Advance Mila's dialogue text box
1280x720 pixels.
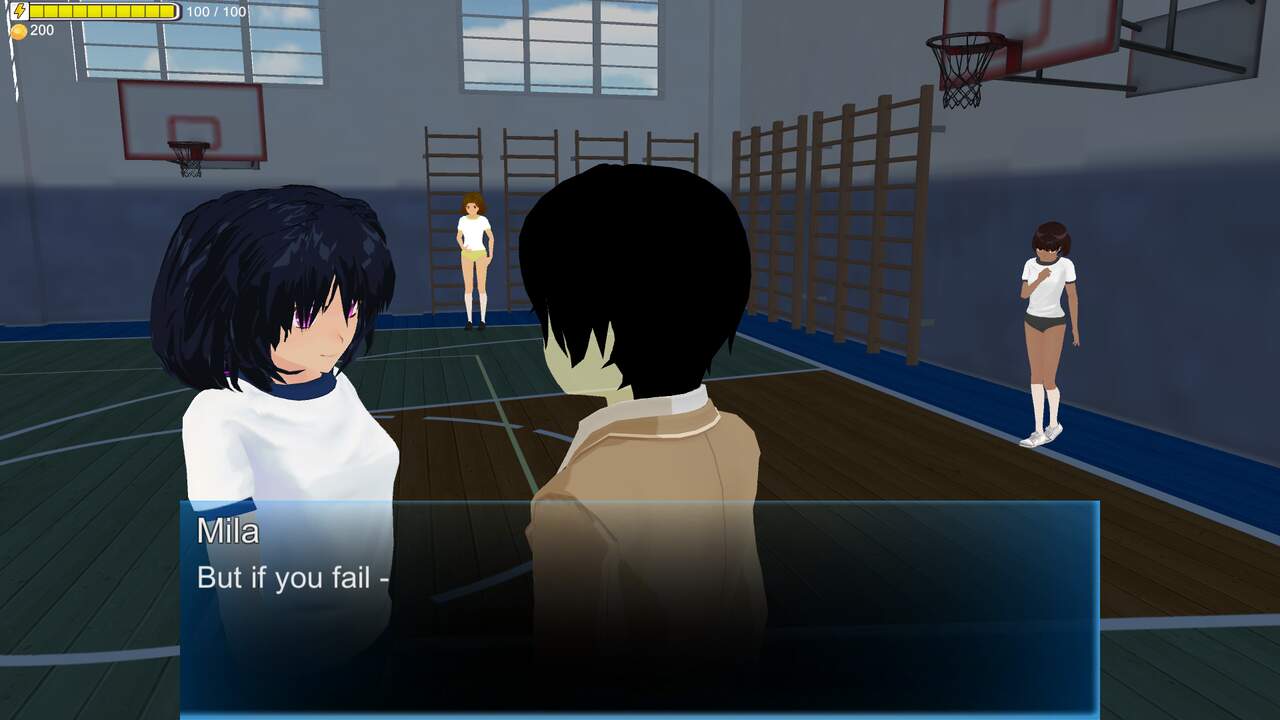point(639,607)
